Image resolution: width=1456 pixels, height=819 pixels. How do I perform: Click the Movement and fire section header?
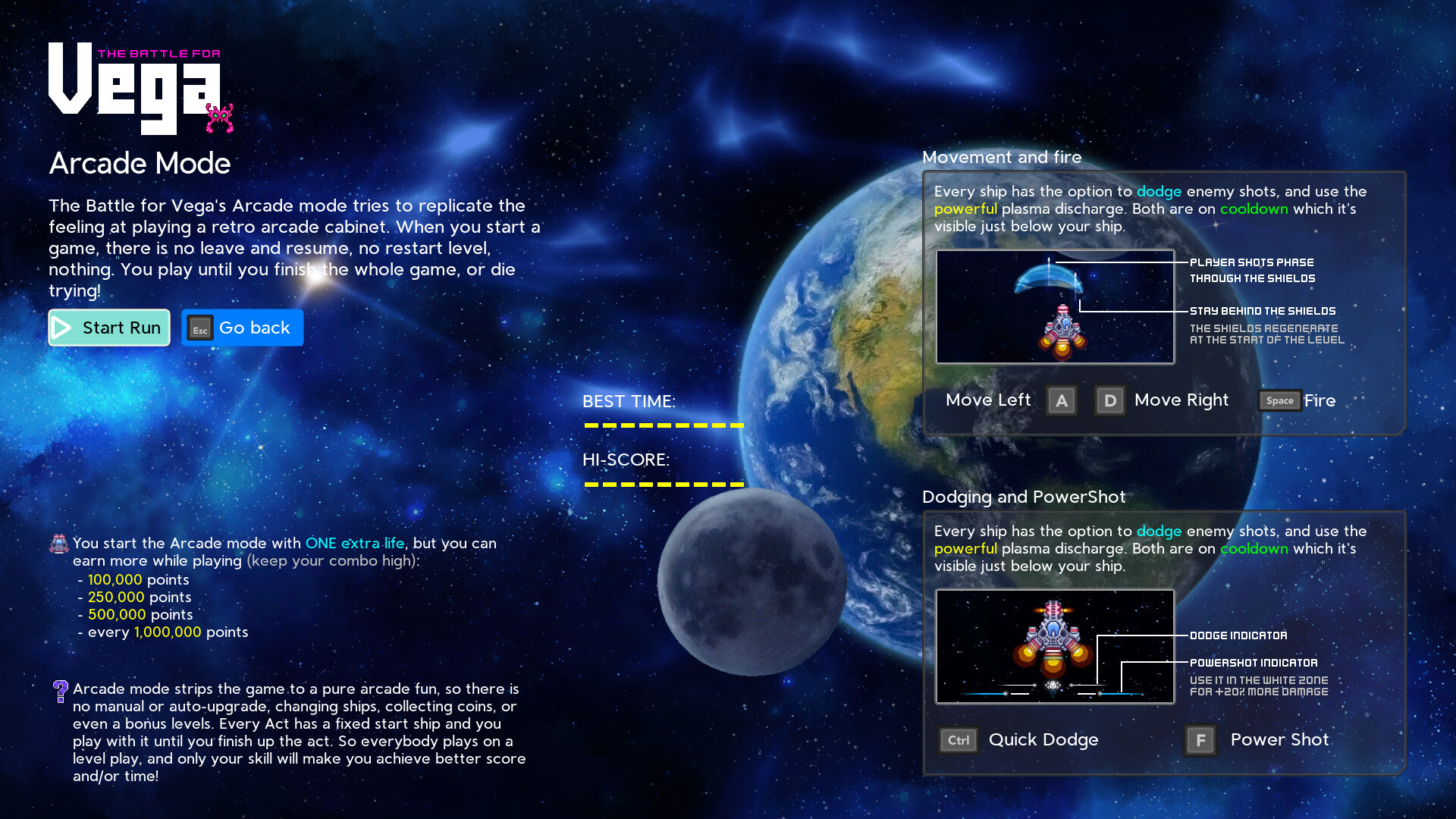1003,157
